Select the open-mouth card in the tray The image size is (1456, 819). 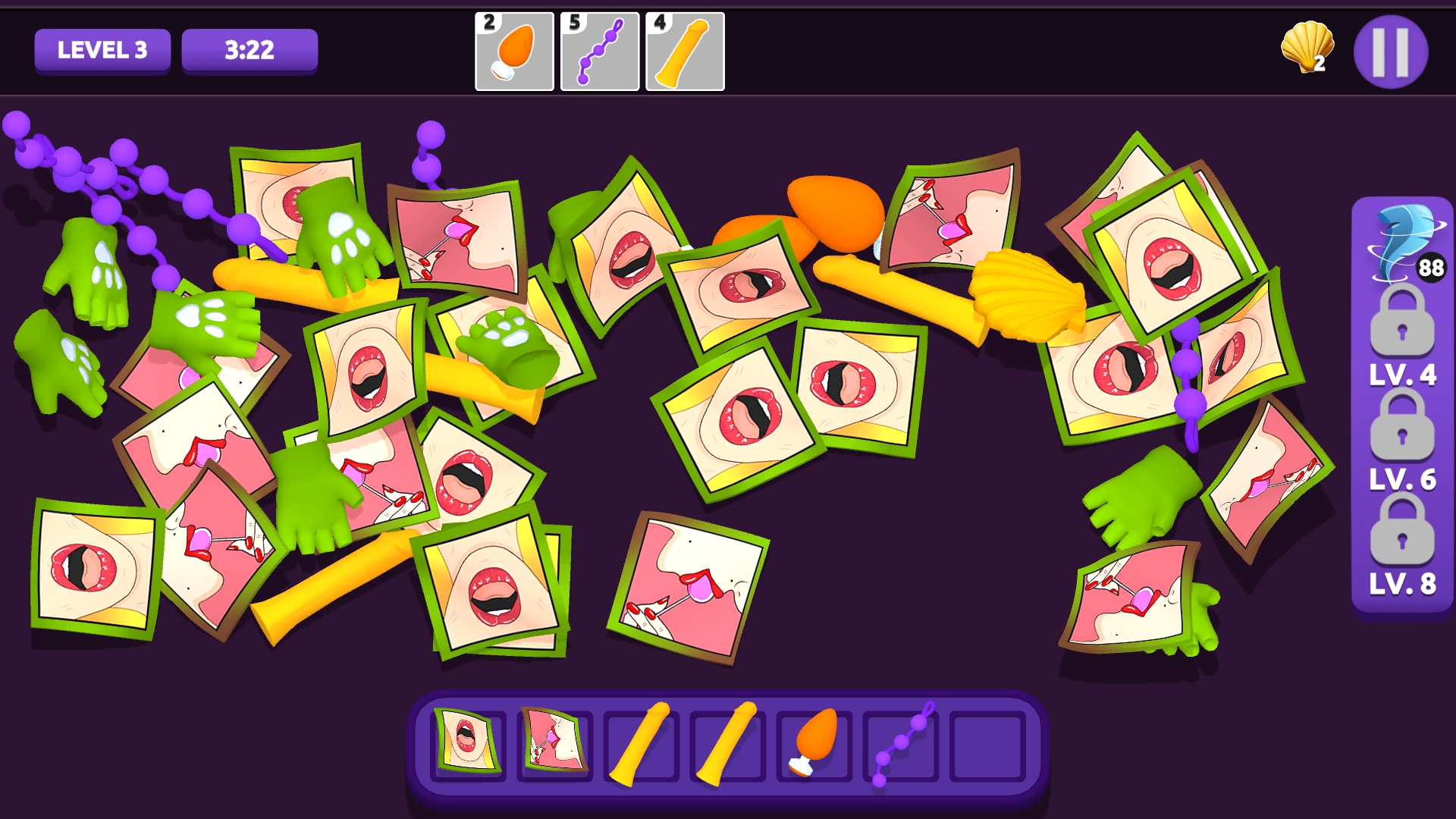coord(467,741)
